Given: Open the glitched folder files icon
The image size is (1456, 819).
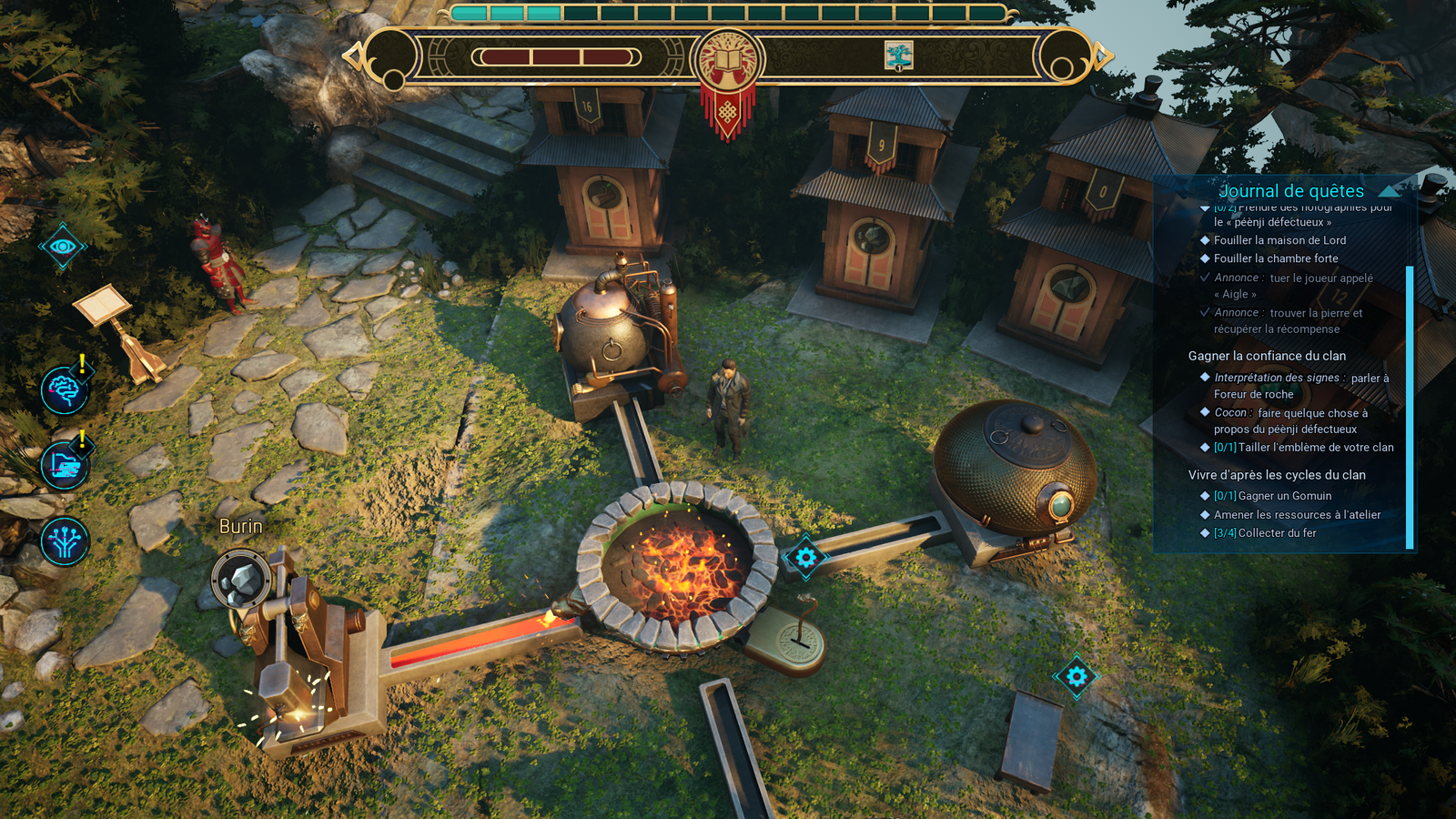Looking at the screenshot, I should pos(64,466).
